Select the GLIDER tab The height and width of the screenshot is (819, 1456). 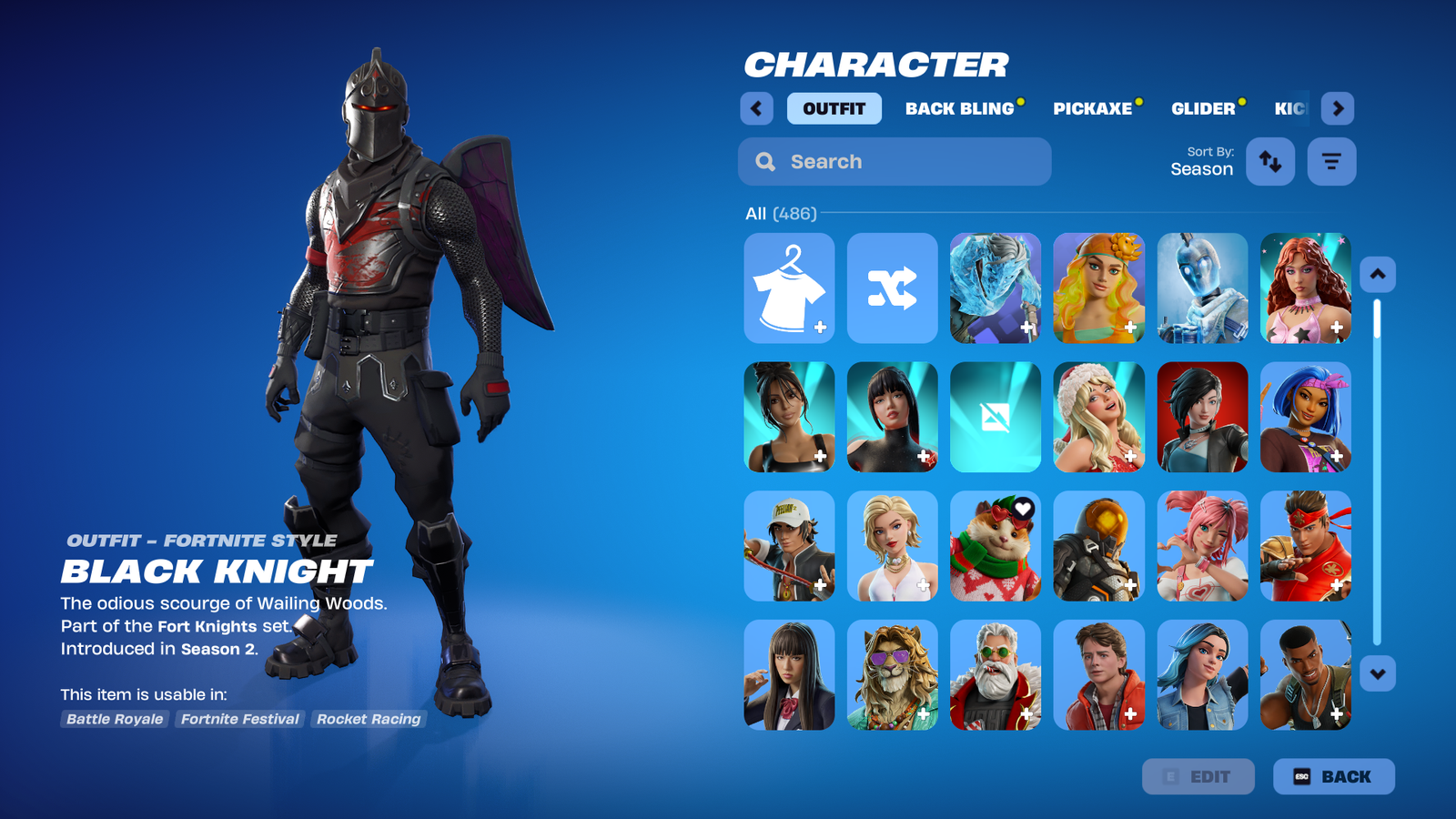point(1202,108)
